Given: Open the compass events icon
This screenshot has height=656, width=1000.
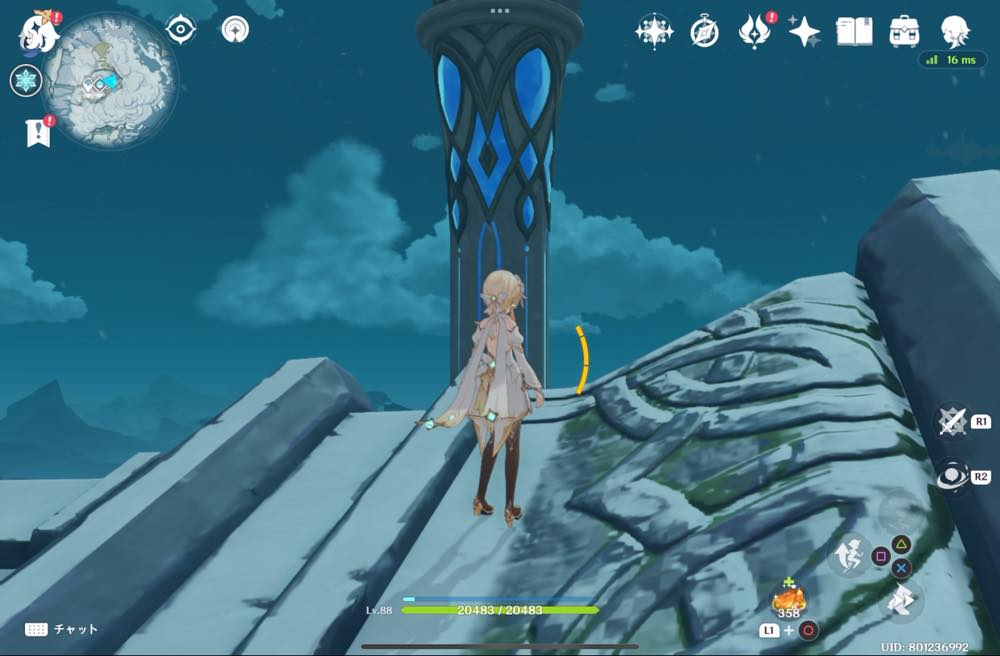Looking at the screenshot, I should tap(704, 32).
